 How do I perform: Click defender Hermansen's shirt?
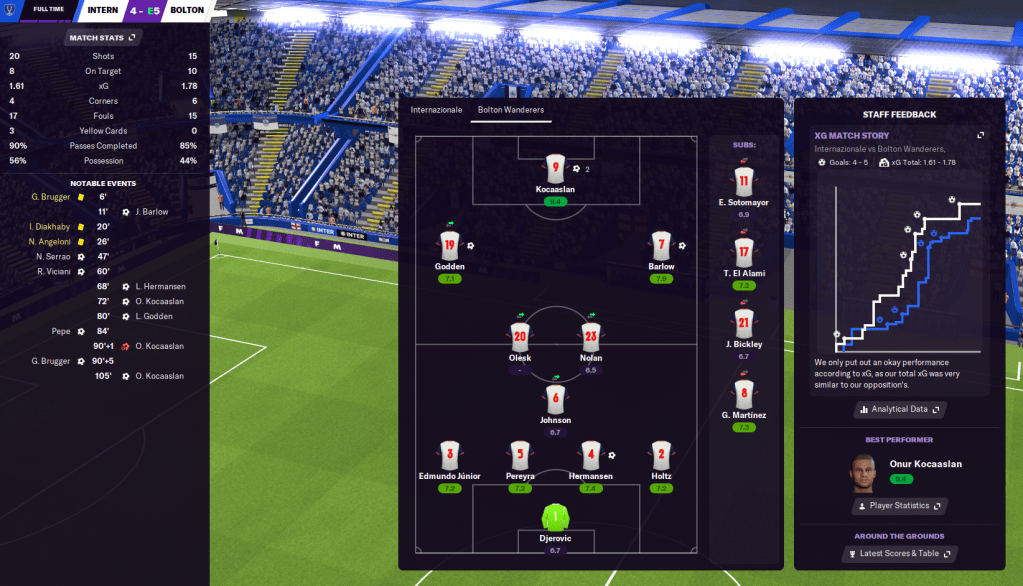tap(591, 455)
